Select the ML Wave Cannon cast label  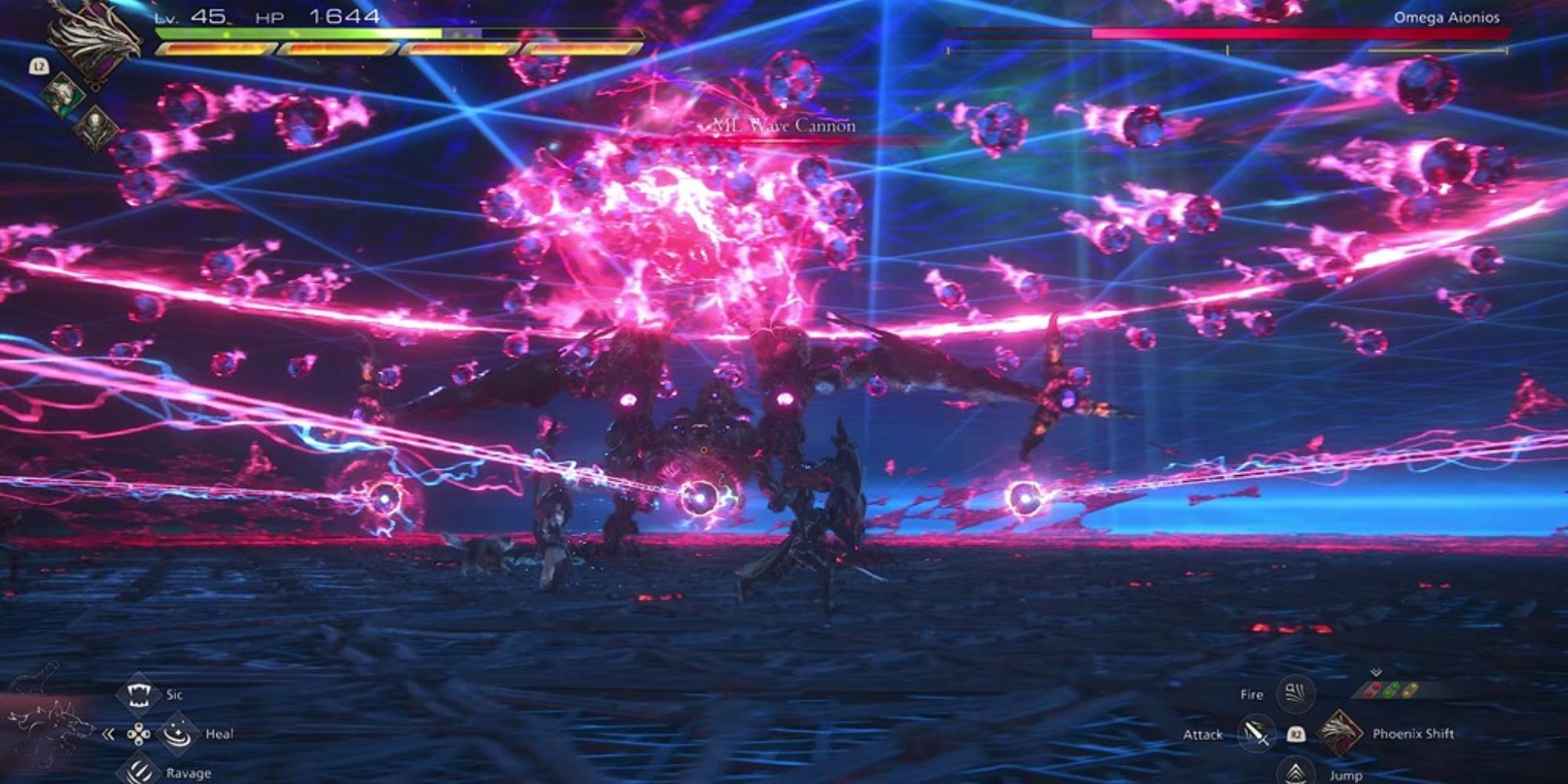point(782,124)
